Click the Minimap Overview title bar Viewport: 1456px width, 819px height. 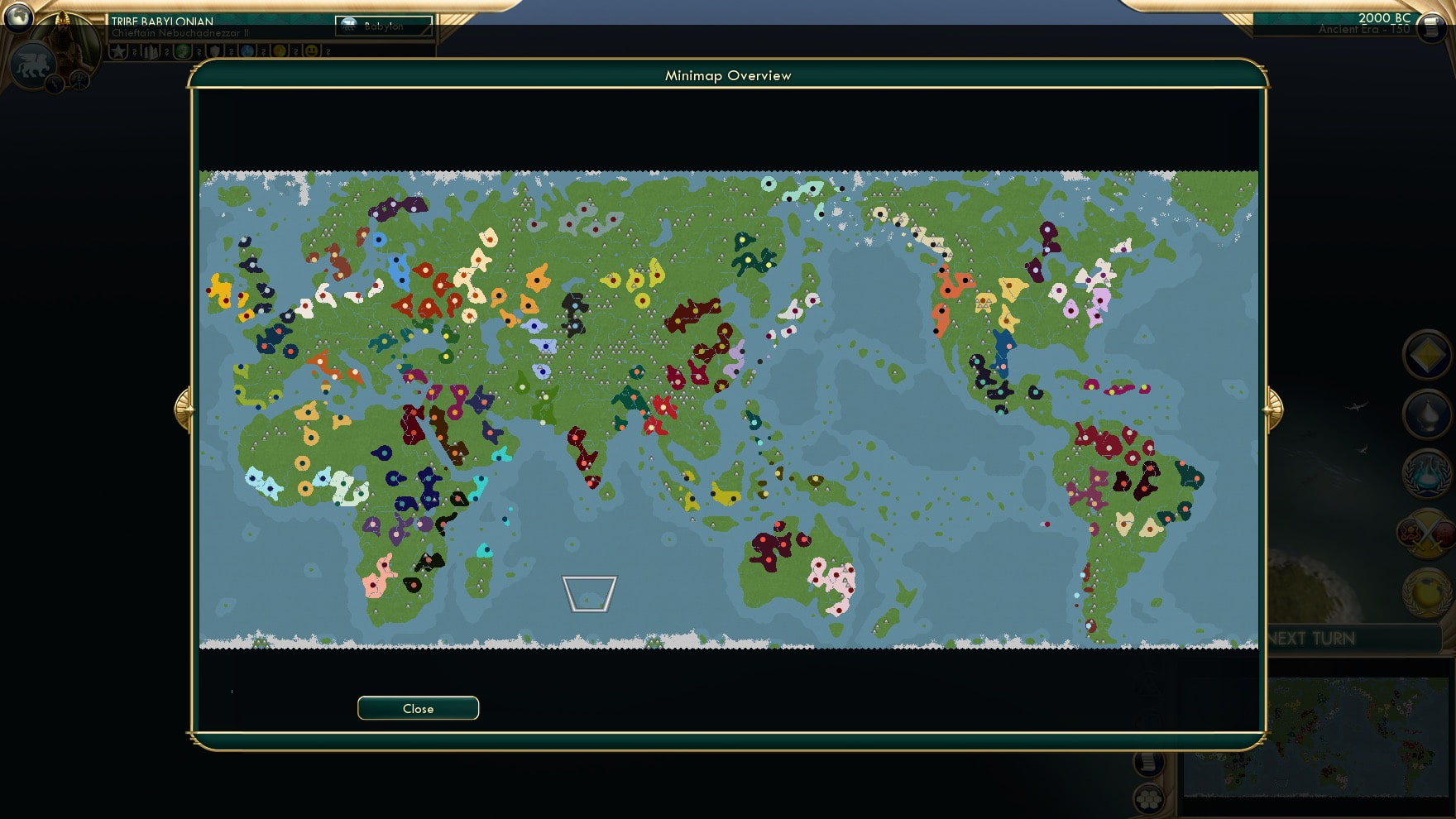pyautogui.click(x=728, y=74)
